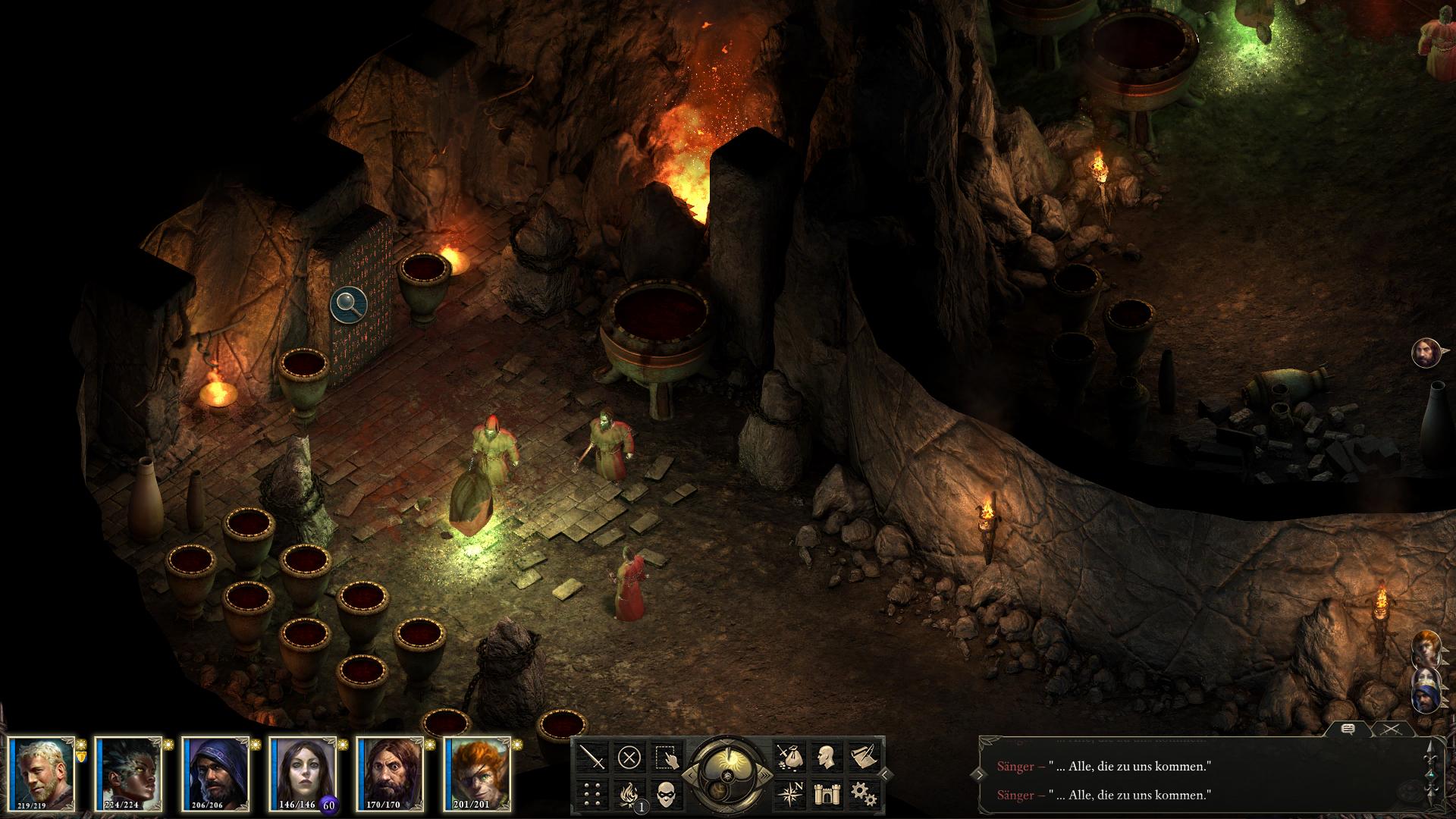Click the select-all party hand icon
The height and width of the screenshot is (819, 1456).
coord(665,757)
